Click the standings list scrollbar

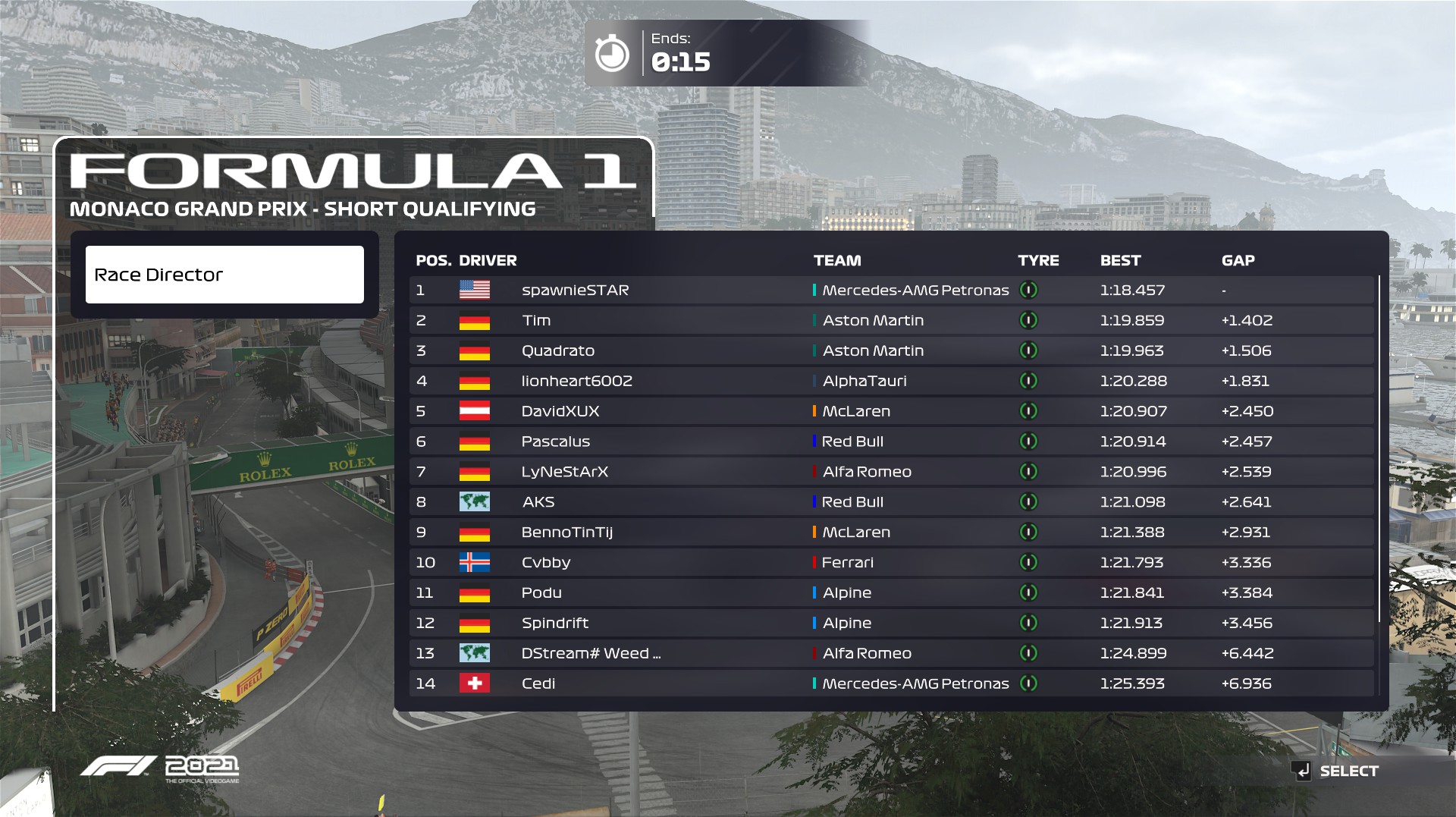point(1379,449)
